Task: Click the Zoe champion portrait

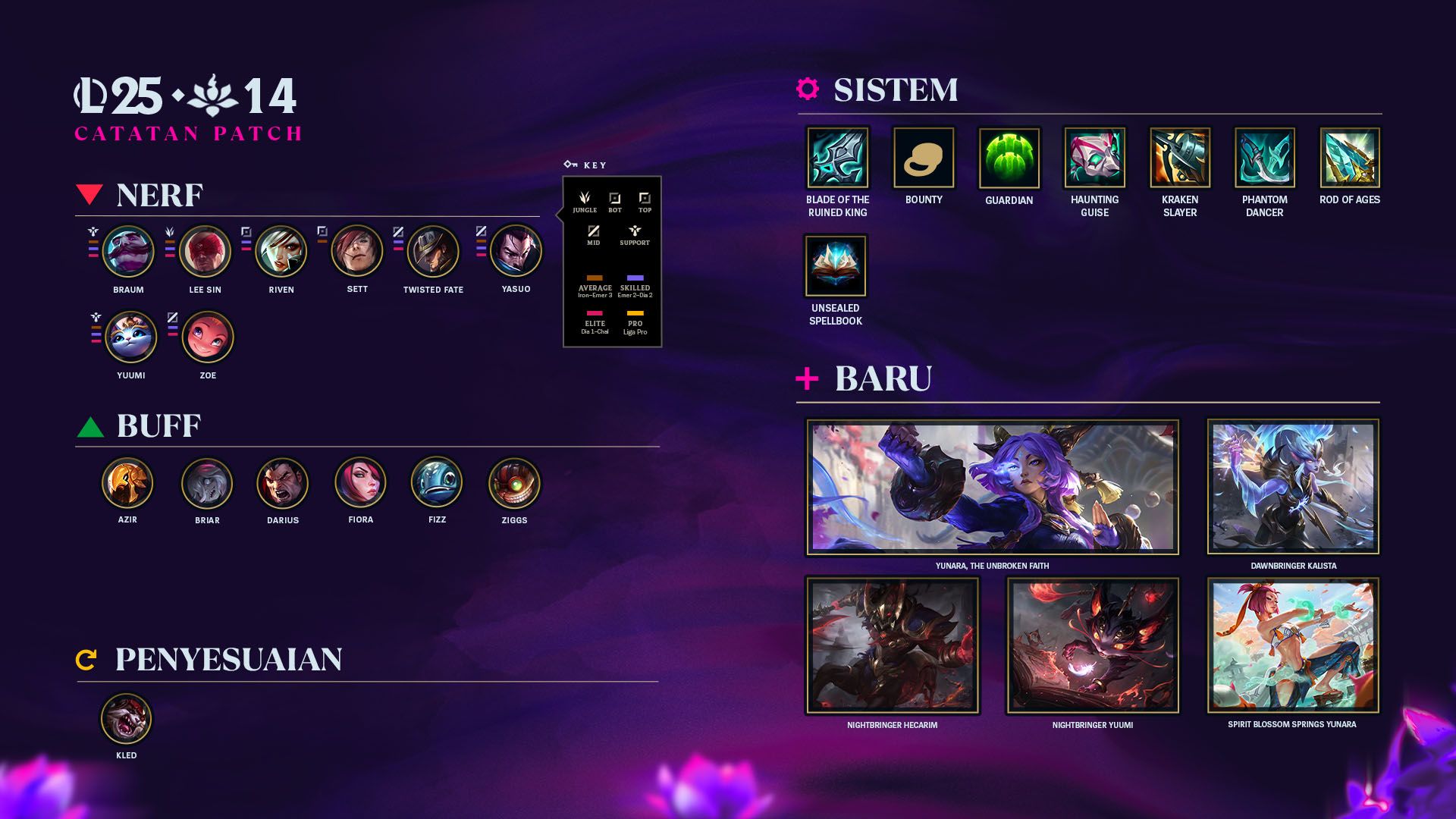Action: 208,337
